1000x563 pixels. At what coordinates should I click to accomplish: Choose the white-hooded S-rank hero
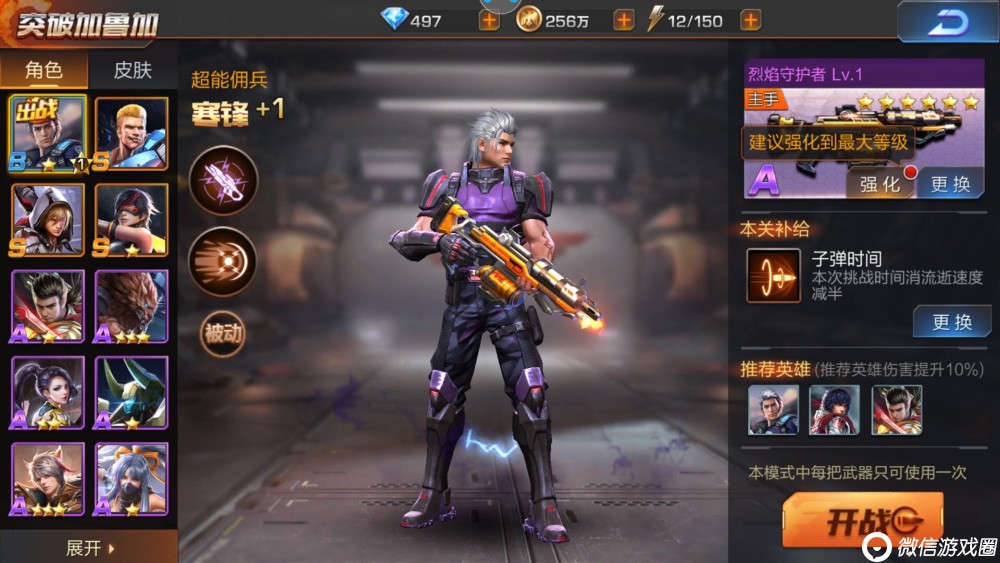point(48,220)
